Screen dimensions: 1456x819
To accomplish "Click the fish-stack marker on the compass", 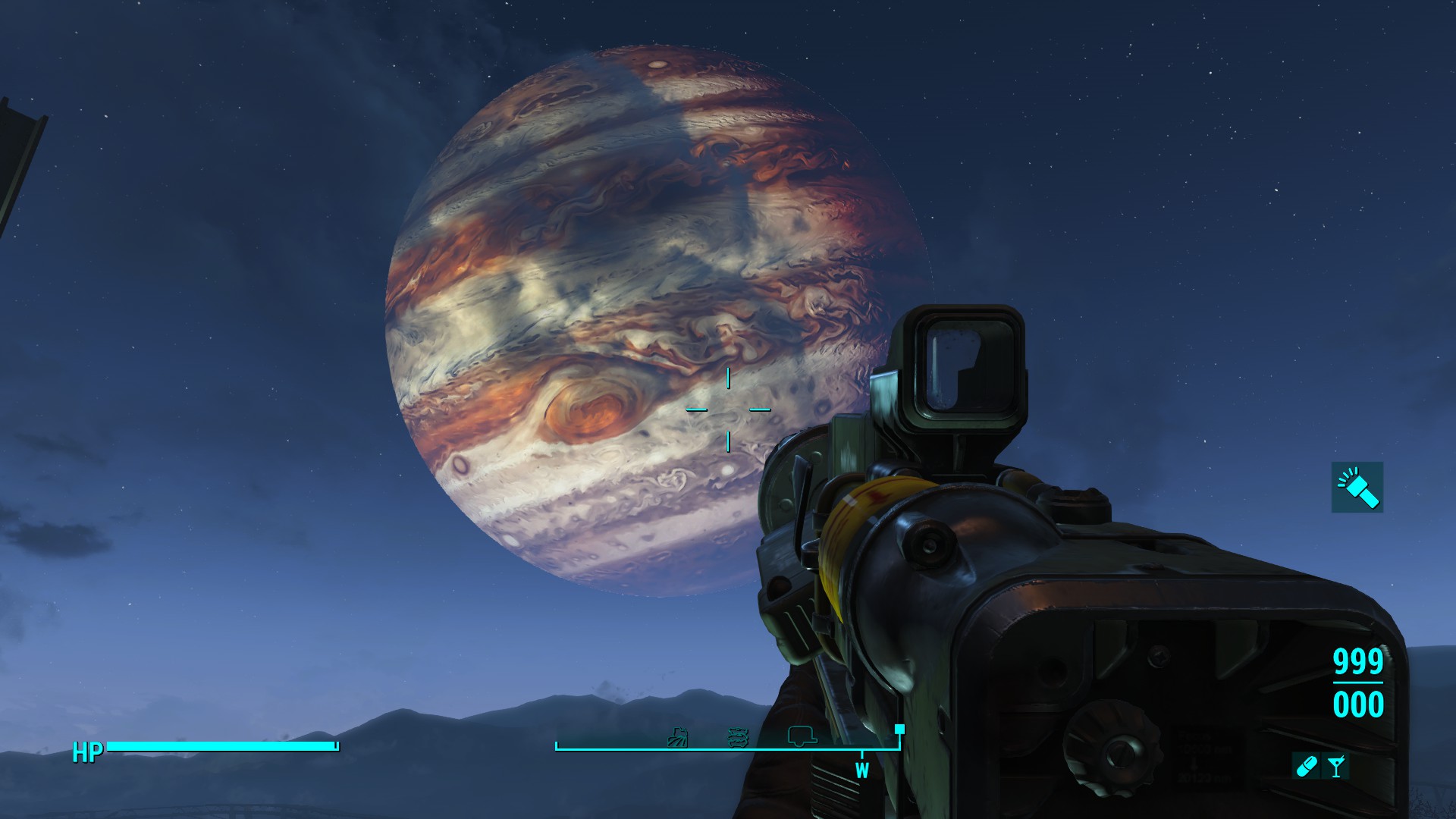I will (x=738, y=736).
